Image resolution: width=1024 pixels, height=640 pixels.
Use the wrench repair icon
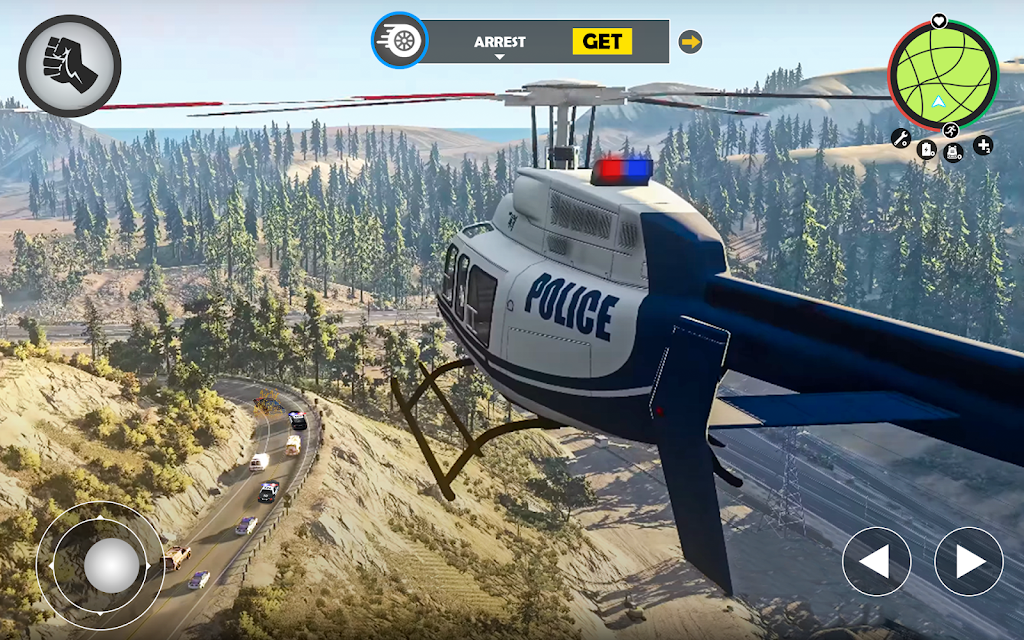pyautogui.click(x=900, y=139)
